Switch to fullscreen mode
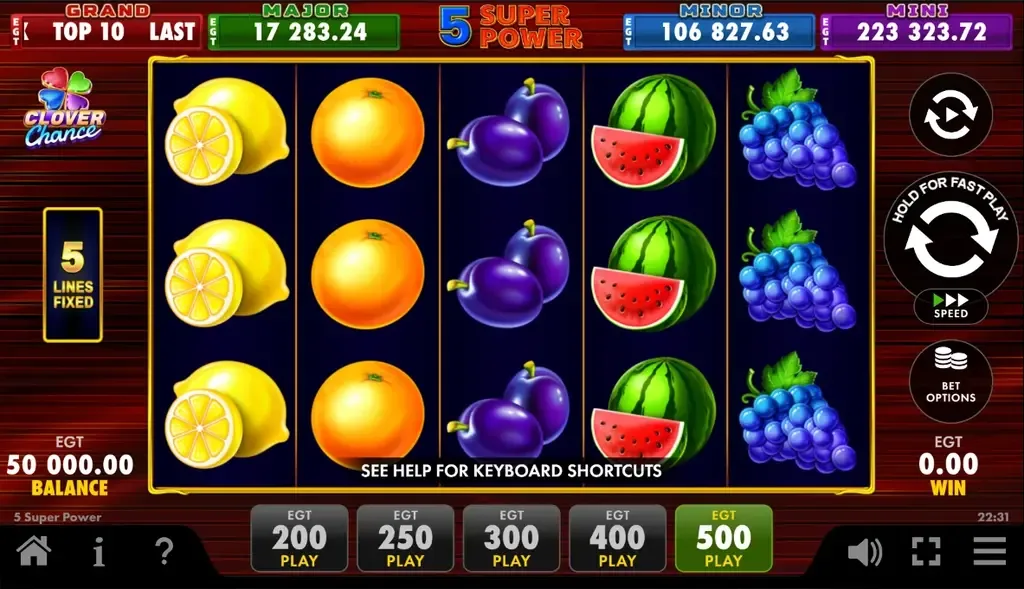The image size is (1024, 589). (926, 551)
